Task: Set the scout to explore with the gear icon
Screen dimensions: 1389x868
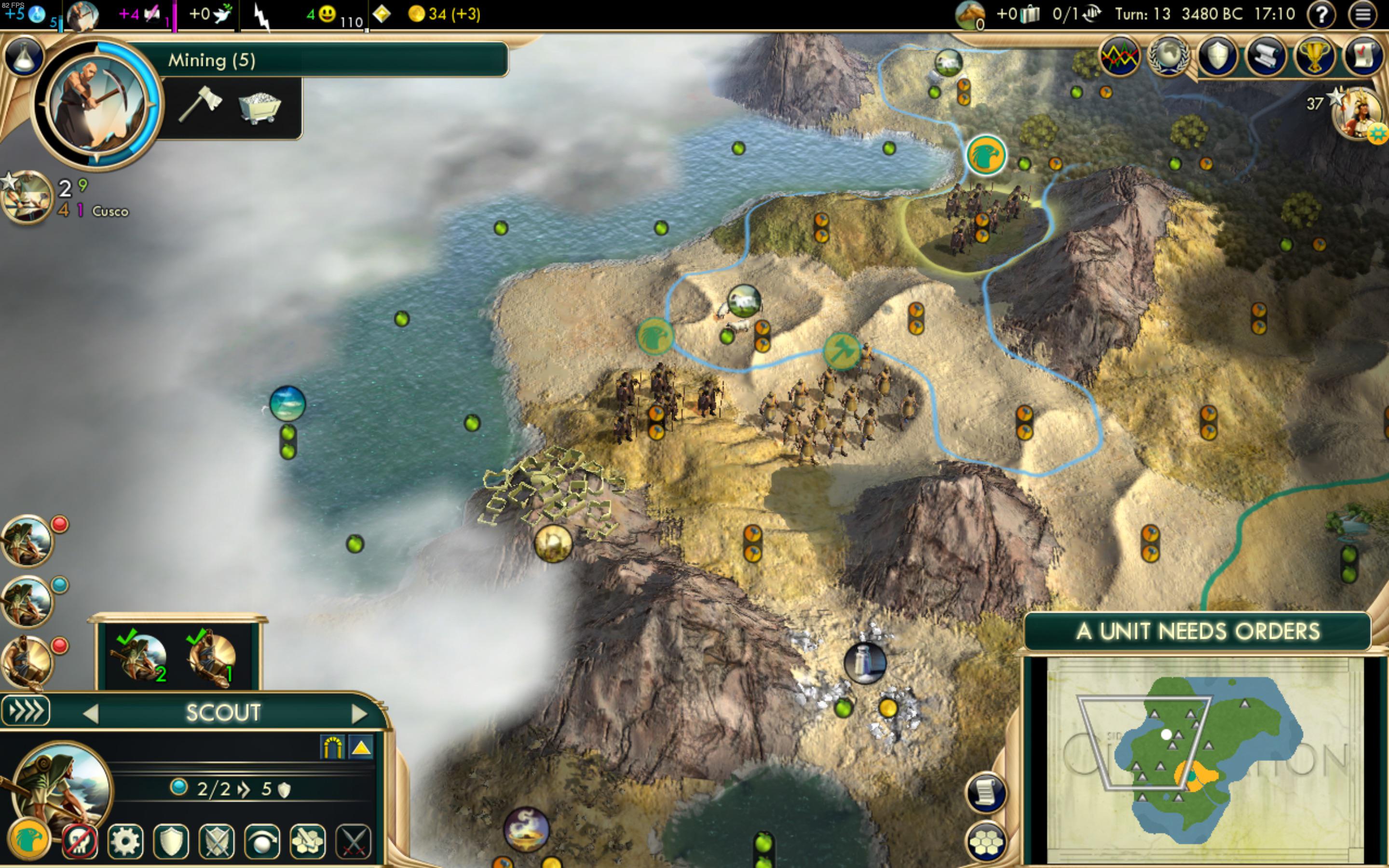Action: tap(125, 841)
